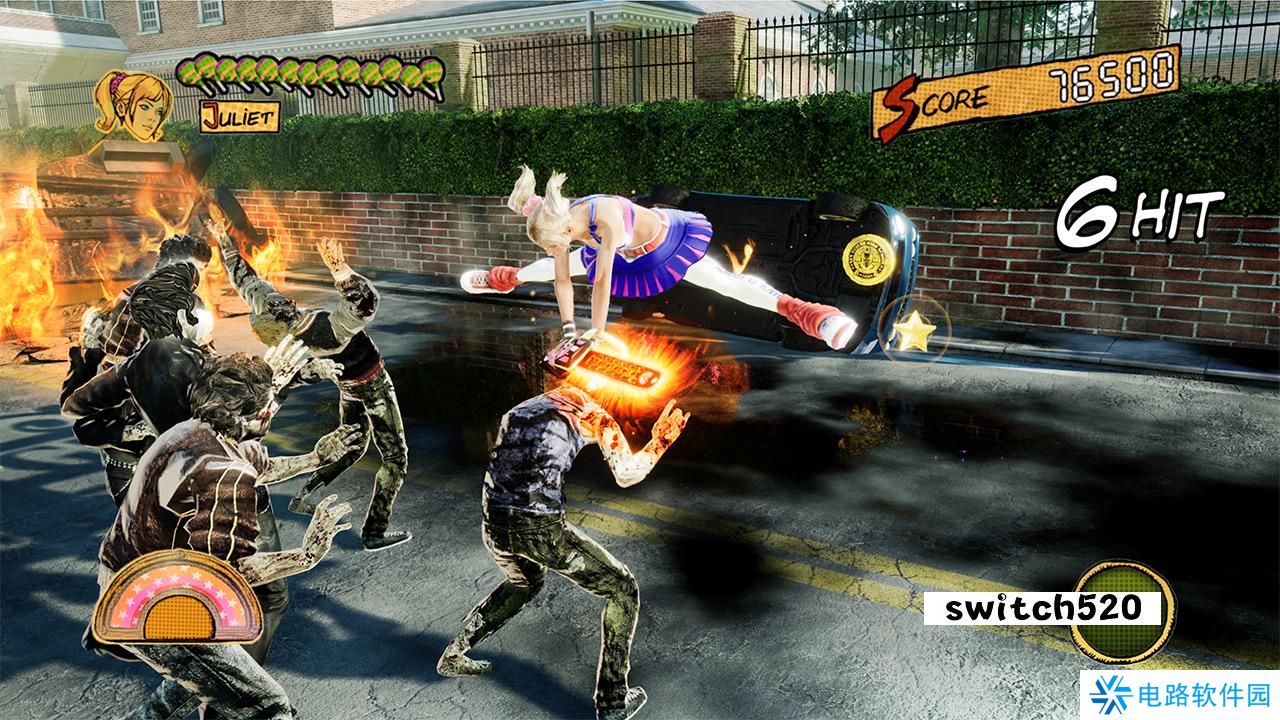Select the star pickup near the car
This screenshot has height=720, width=1280.
click(x=915, y=330)
